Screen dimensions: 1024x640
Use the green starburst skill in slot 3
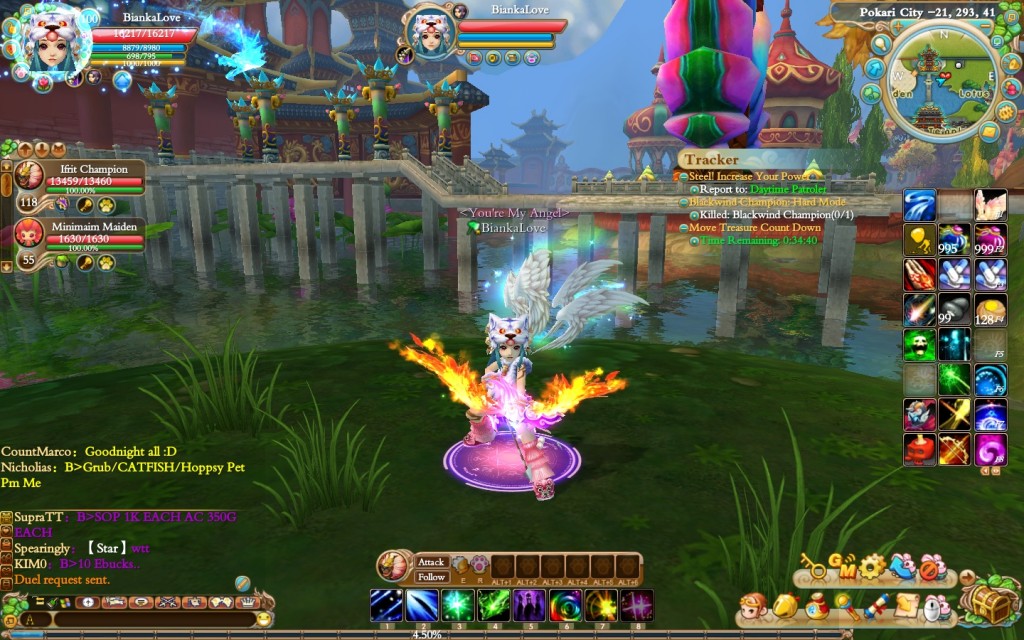click(x=457, y=605)
